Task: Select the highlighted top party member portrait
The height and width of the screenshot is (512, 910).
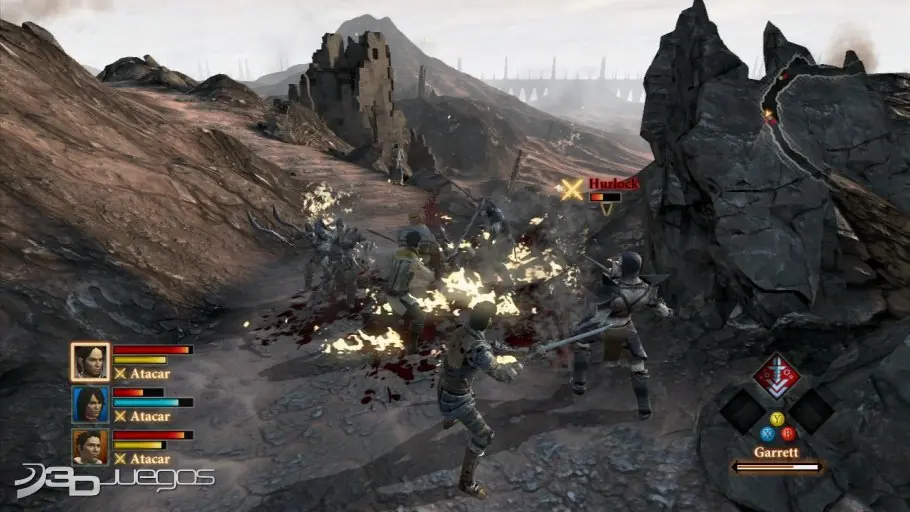Action: click(x=90, y=362)
